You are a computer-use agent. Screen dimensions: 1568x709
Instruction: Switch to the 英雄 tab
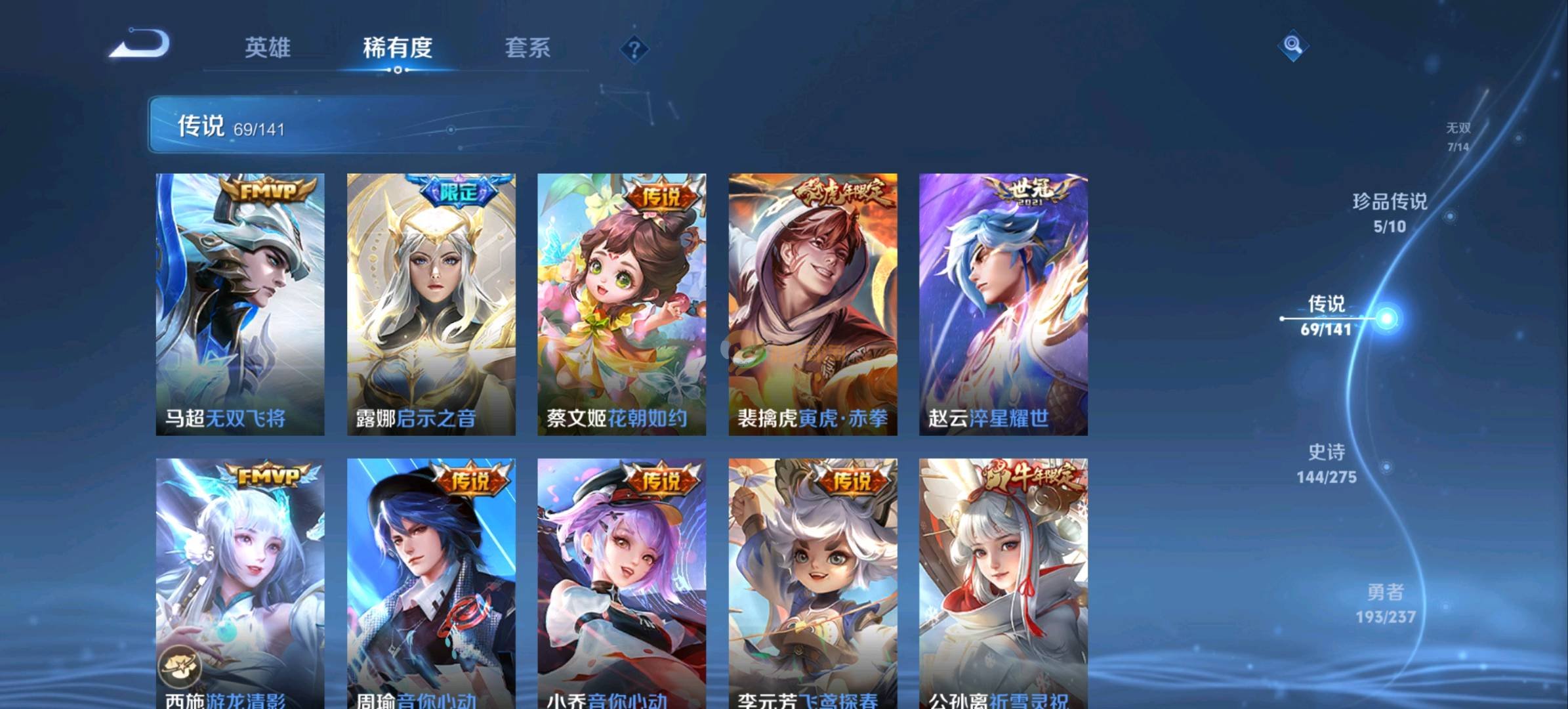[267, 47]
